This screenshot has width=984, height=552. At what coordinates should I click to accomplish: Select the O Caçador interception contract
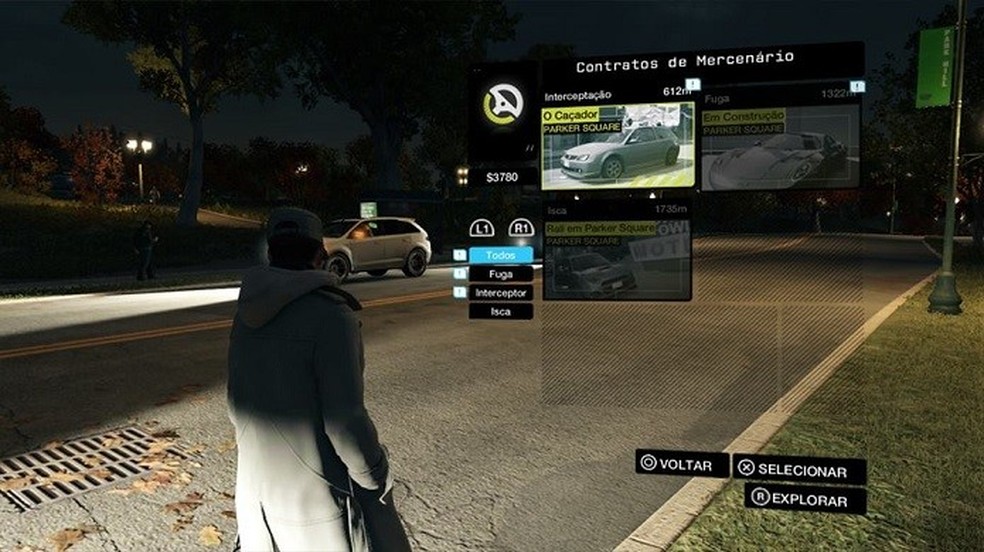pyautogui.click(x=617, y=146)
